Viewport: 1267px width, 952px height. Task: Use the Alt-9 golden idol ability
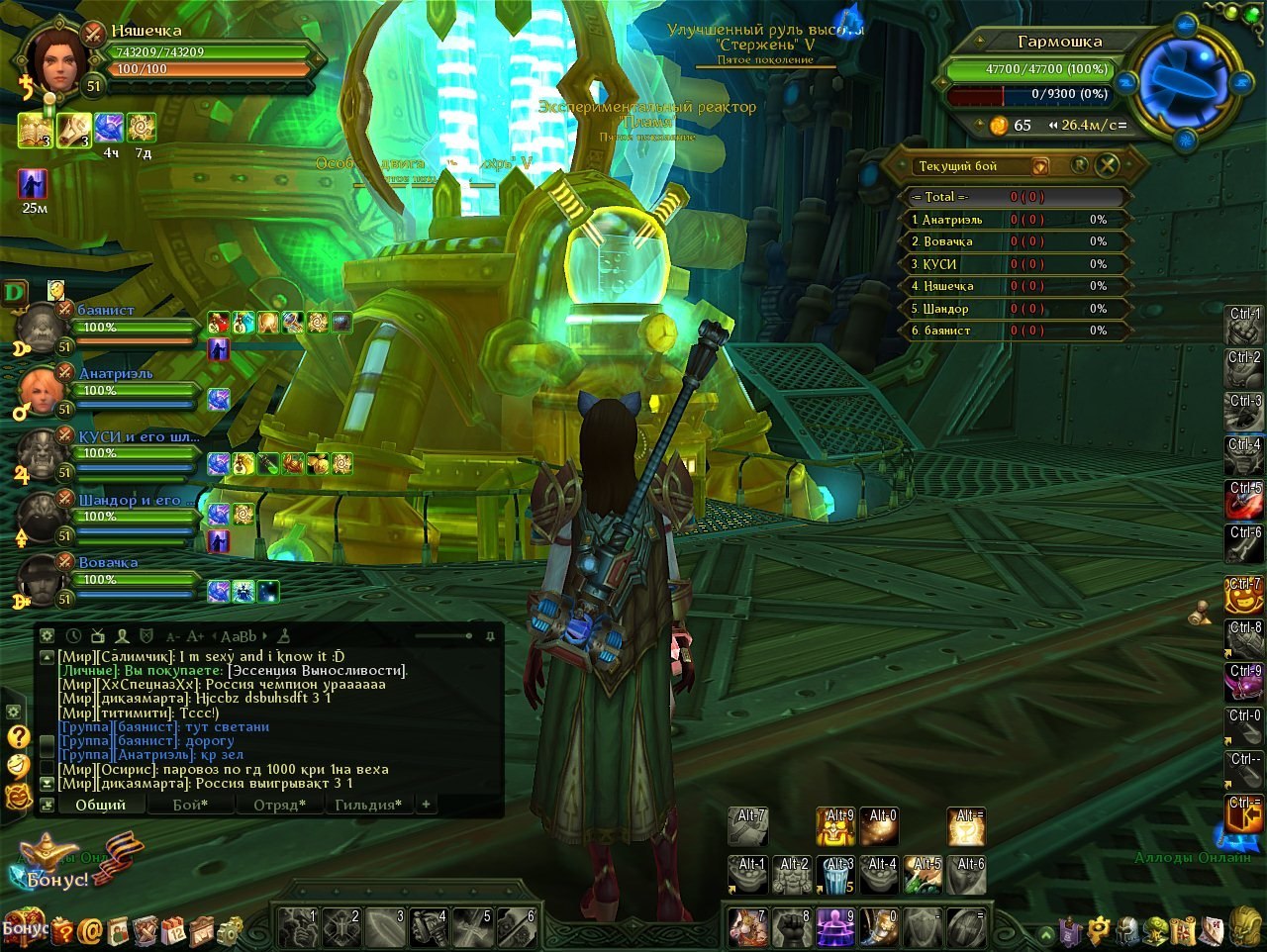pyautogui.click(x=836, y=827)
